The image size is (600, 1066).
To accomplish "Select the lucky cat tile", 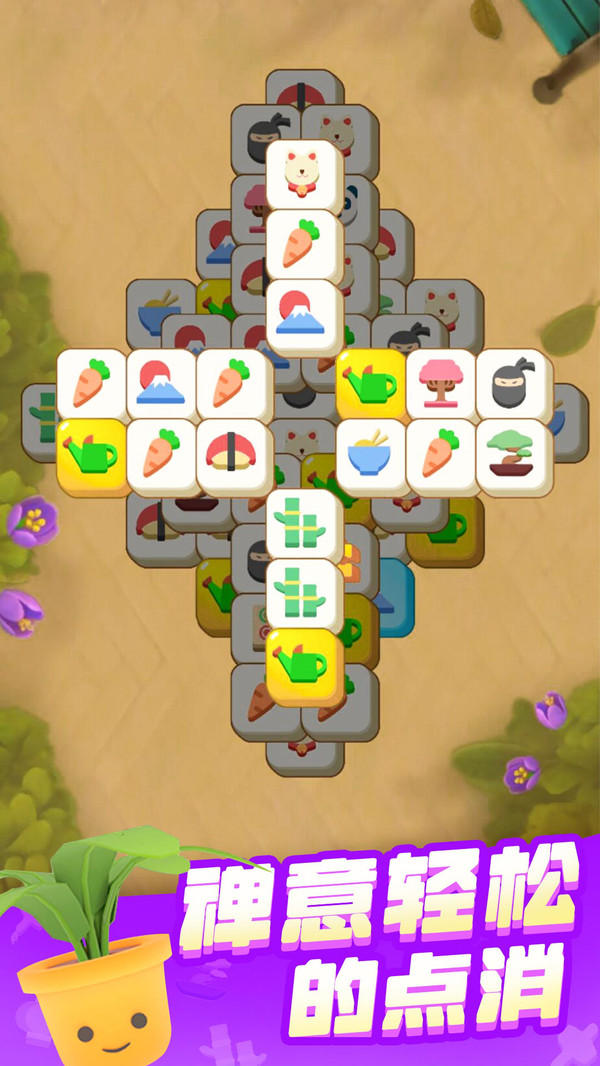I will pyautogui.click(x=304, y=173).
